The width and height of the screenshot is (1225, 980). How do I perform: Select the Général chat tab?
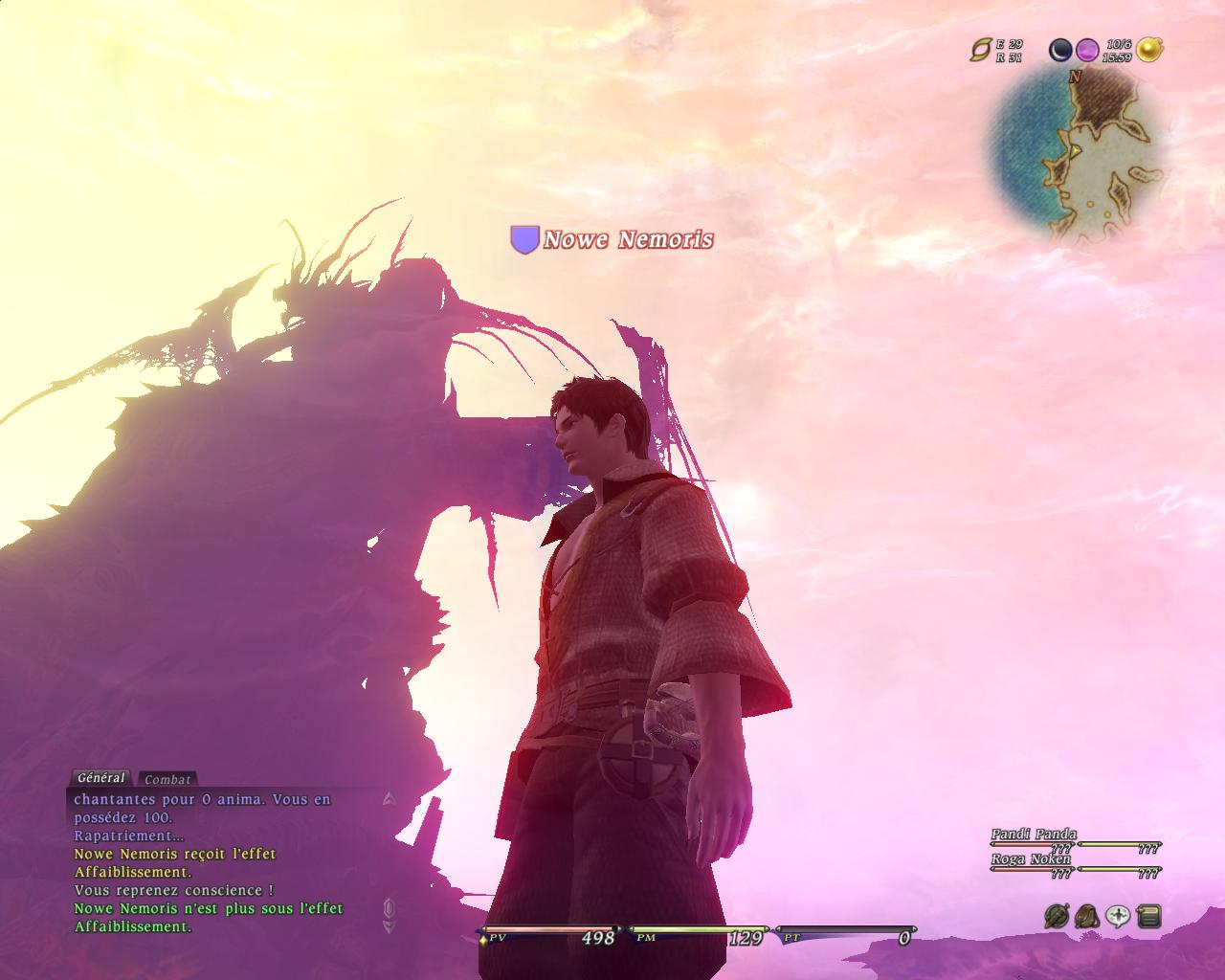100,778
